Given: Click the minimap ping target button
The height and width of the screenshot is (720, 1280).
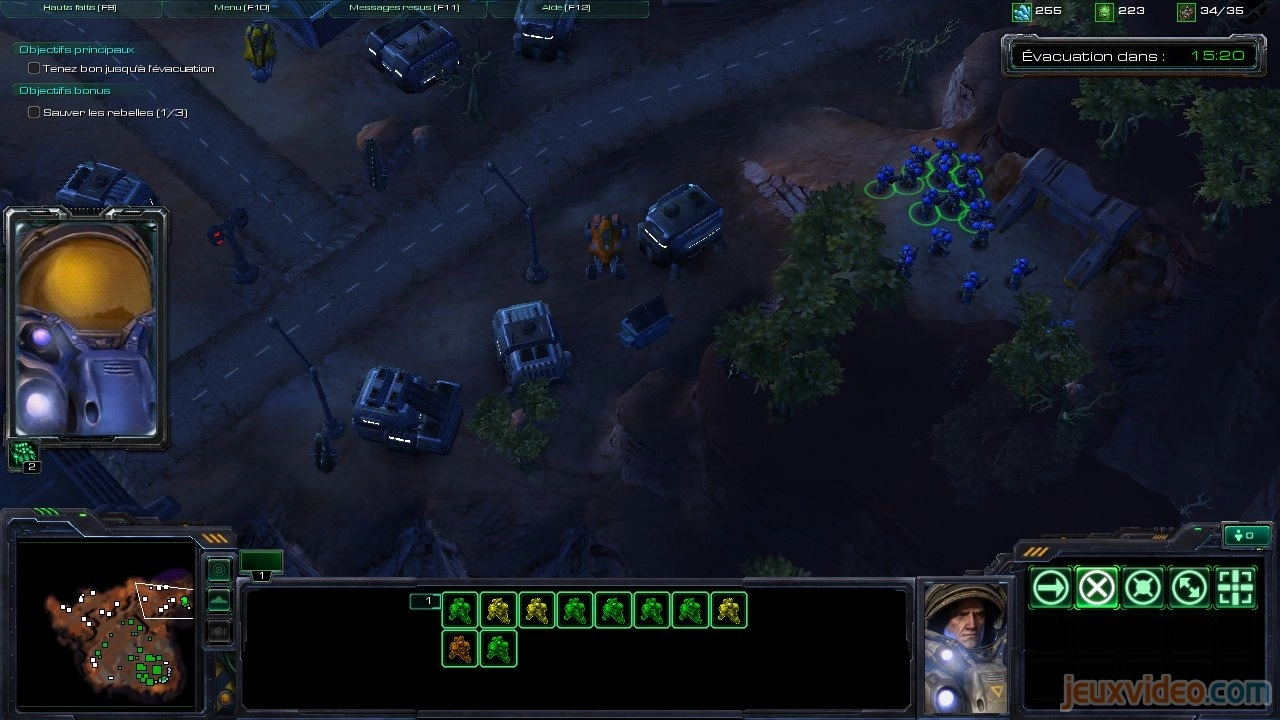Looking at the screenshot, I should point(219,571).
